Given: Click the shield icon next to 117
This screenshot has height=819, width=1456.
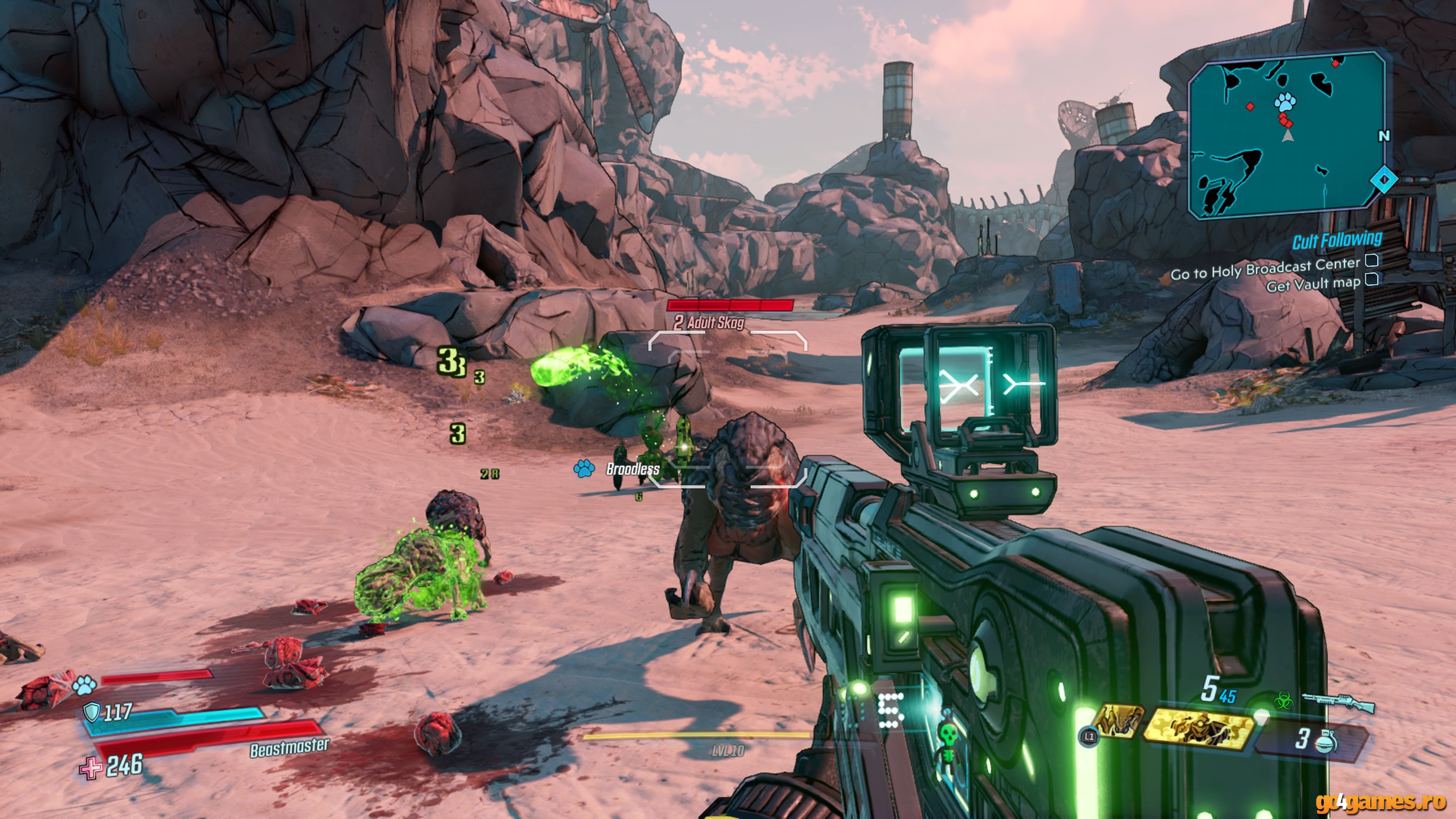Looking at the screenshot, I should coord(91,712).
